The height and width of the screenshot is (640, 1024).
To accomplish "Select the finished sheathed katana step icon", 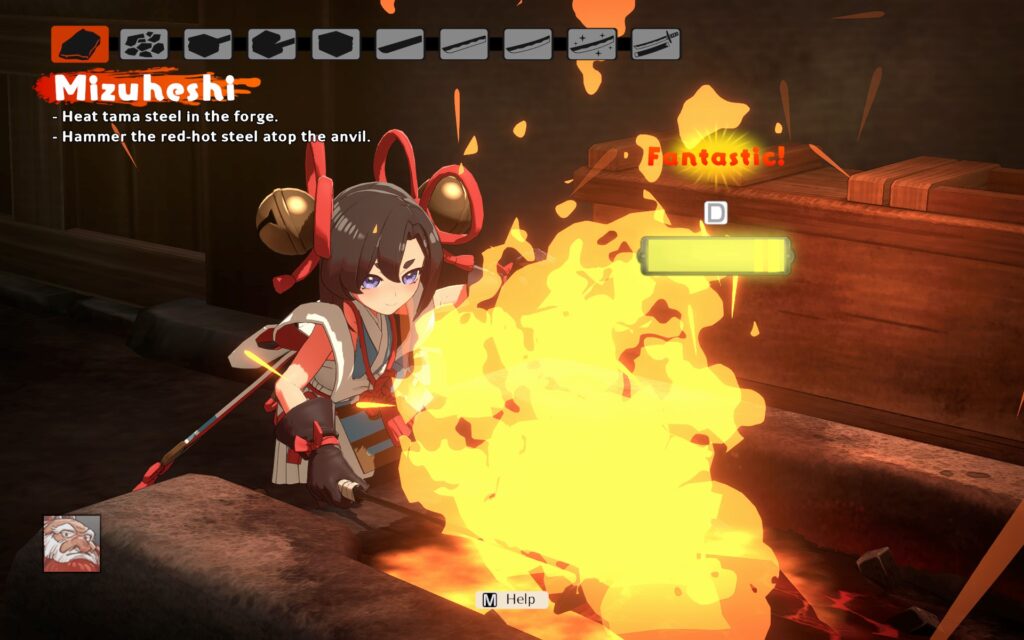I will (656, 44).
